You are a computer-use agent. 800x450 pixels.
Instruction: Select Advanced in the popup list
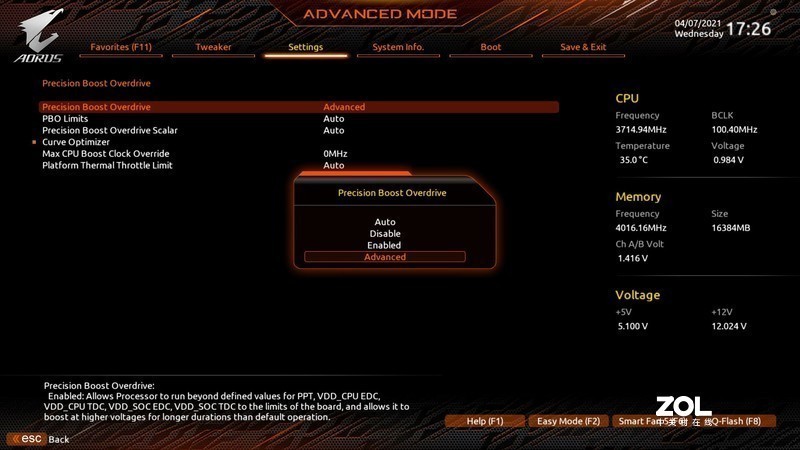tap(385, 257)
